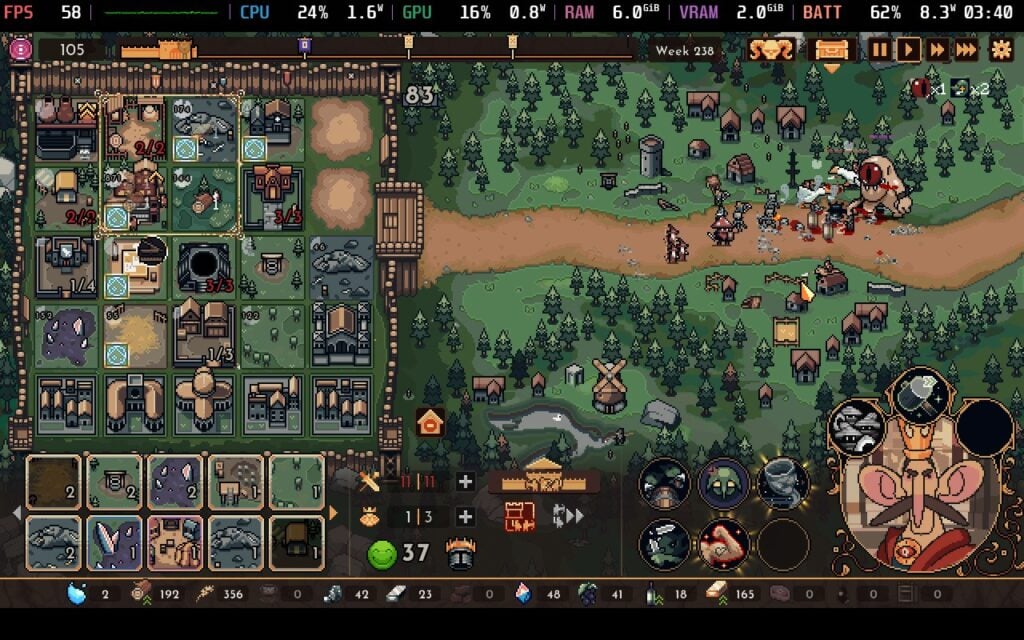Image resolution: width=1024 pixels, height=640 pixels.
Task: Increase the crown unit count with plus
Action: 465,517
